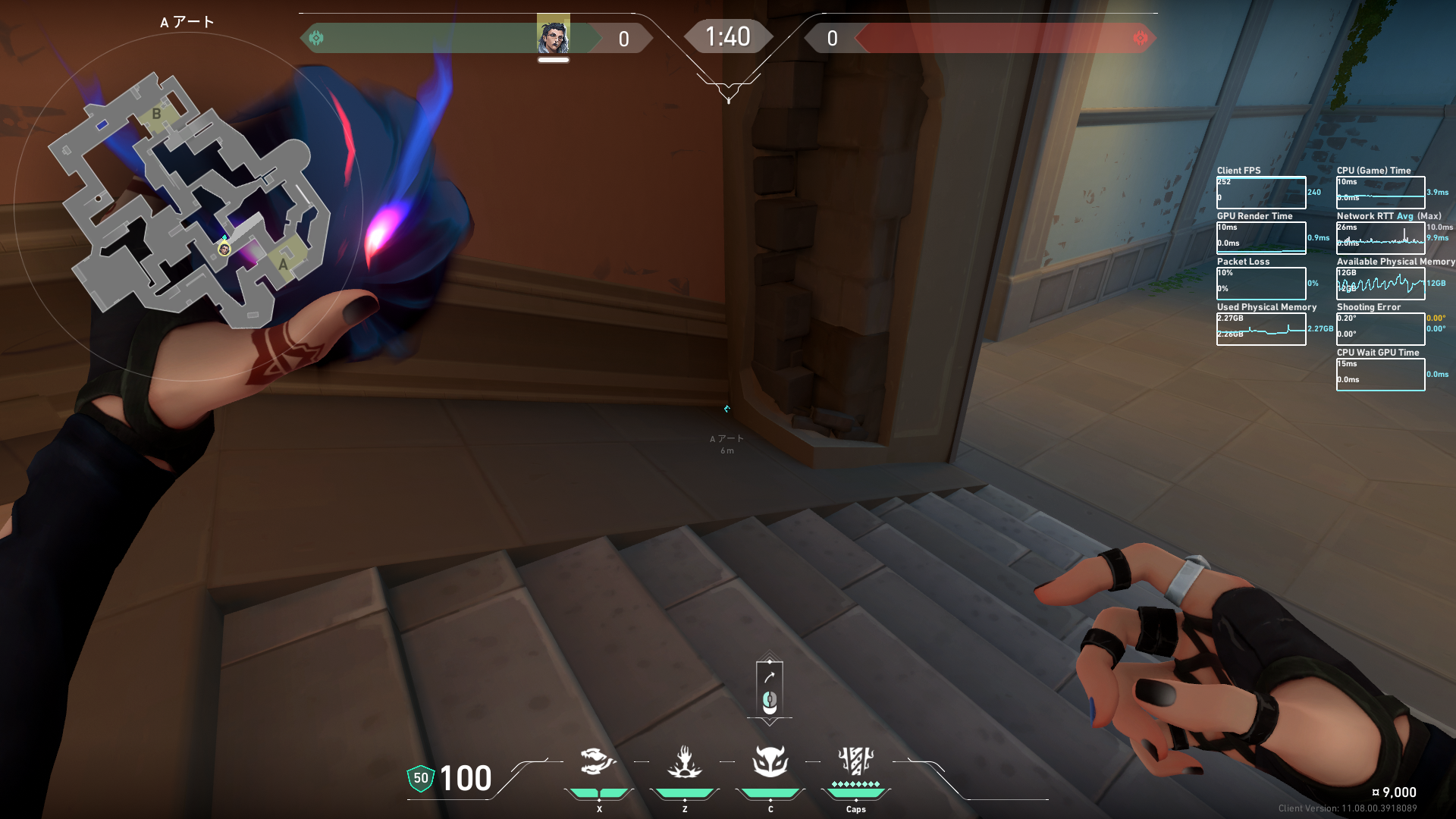Screen dimensions: 1456x819
Task: Trigger the Nightfall ultimate ability icon
Action: 855,761
